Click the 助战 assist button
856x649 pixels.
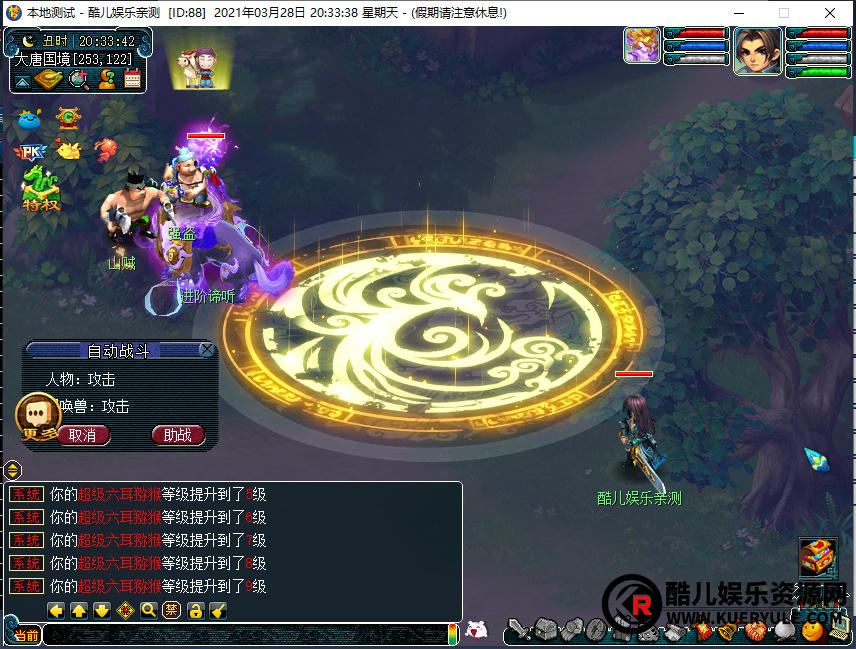click(x=178, y=435)
